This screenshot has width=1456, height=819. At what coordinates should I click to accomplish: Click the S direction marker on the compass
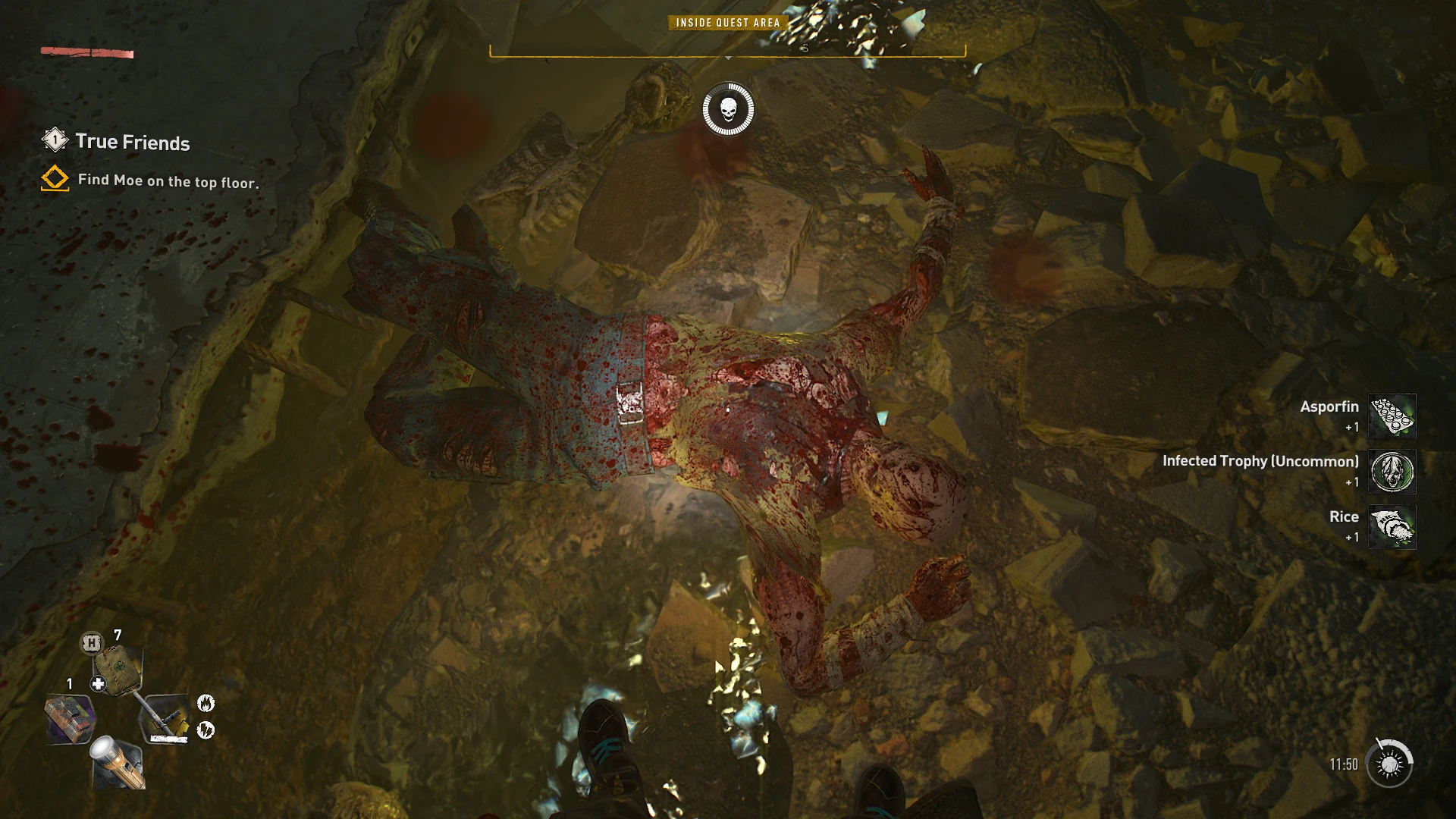click(x=806, y=49)
